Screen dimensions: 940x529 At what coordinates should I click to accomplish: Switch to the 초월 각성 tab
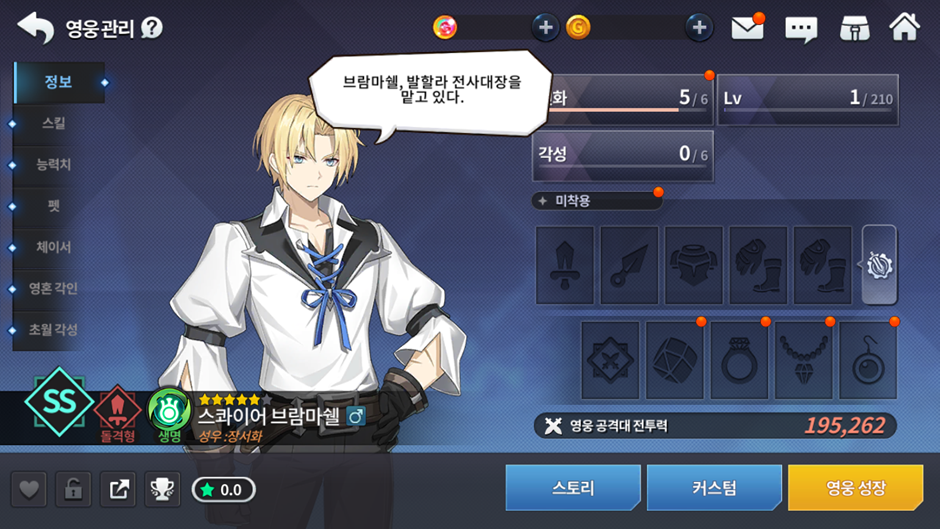tap(54, 329)
